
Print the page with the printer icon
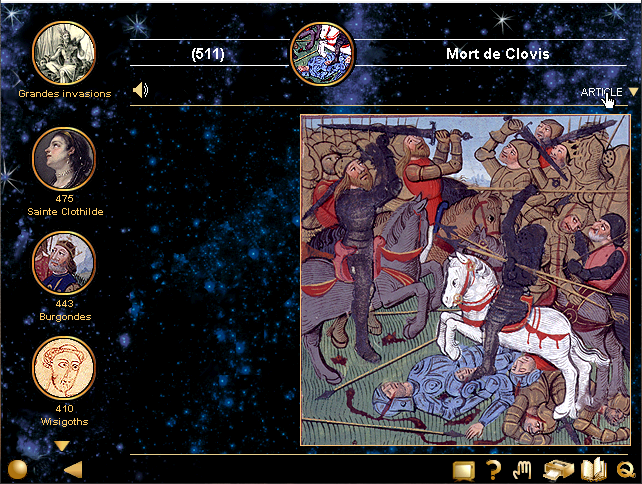pyautogui.click(x=557, y=470)
